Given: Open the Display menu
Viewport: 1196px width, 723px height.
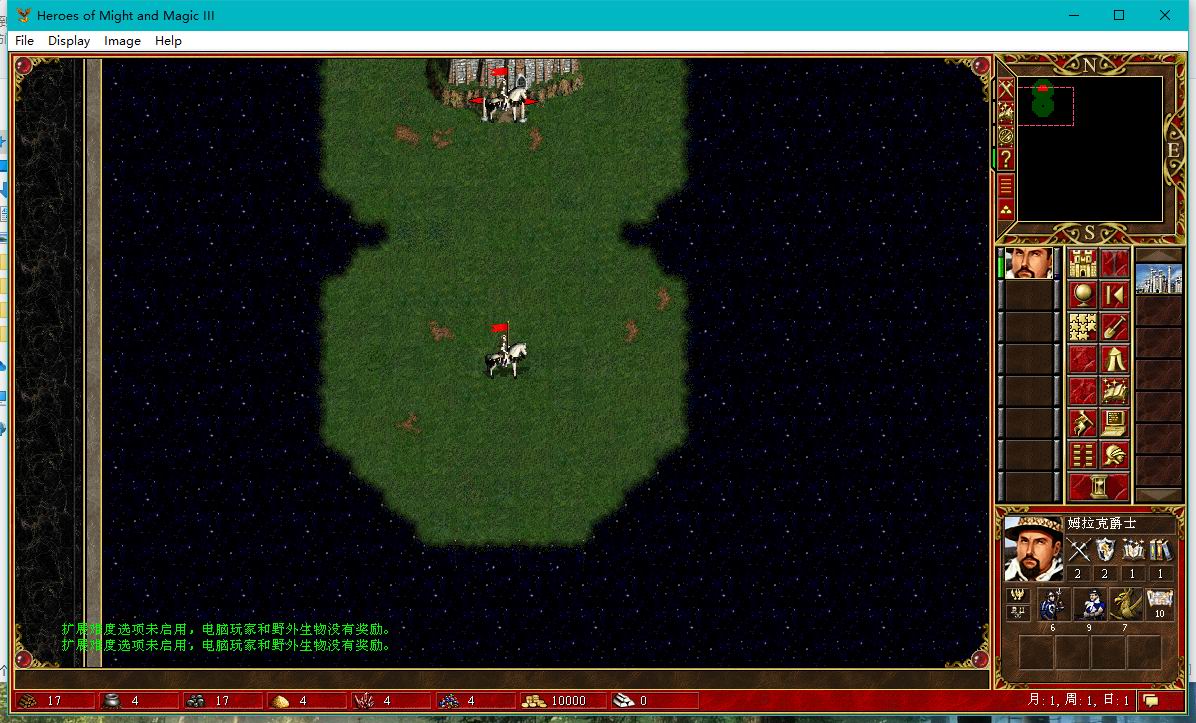Looking at the screenshot, I should coord(69,41).
